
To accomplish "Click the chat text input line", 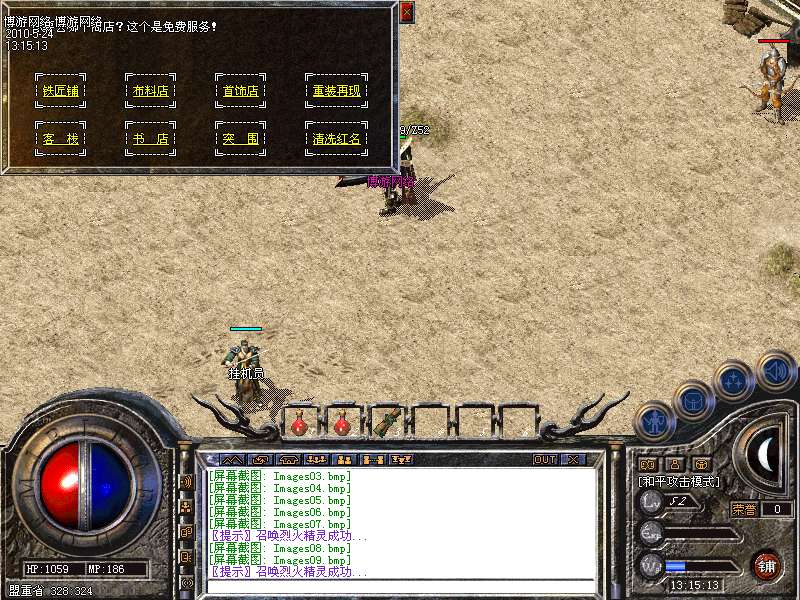I will [x=400, y=586].
